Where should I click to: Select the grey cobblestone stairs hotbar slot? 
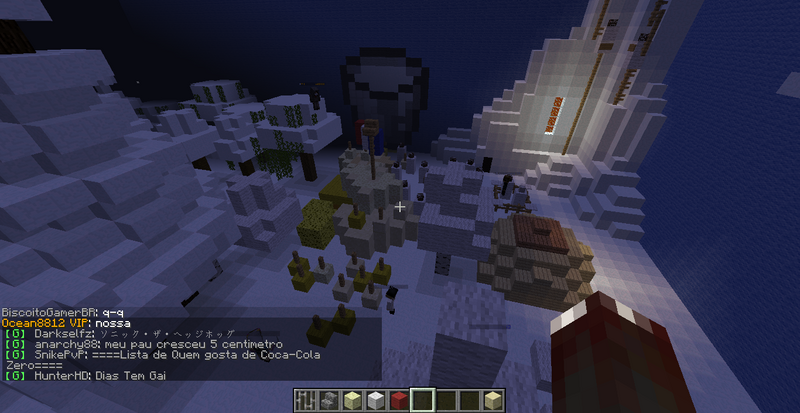[328, 400]
